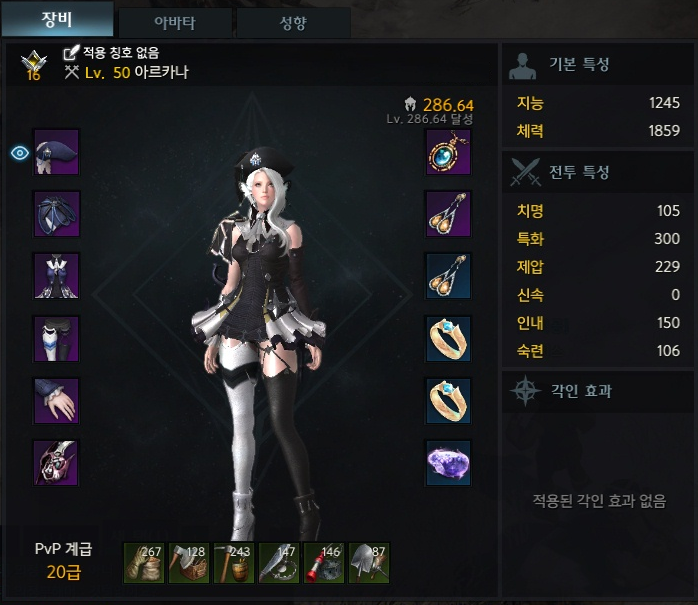Image resolution: width=698 pixels, height=605 pixels.
Task: Choose the chest armor dress slot
Action: point(56,276)
